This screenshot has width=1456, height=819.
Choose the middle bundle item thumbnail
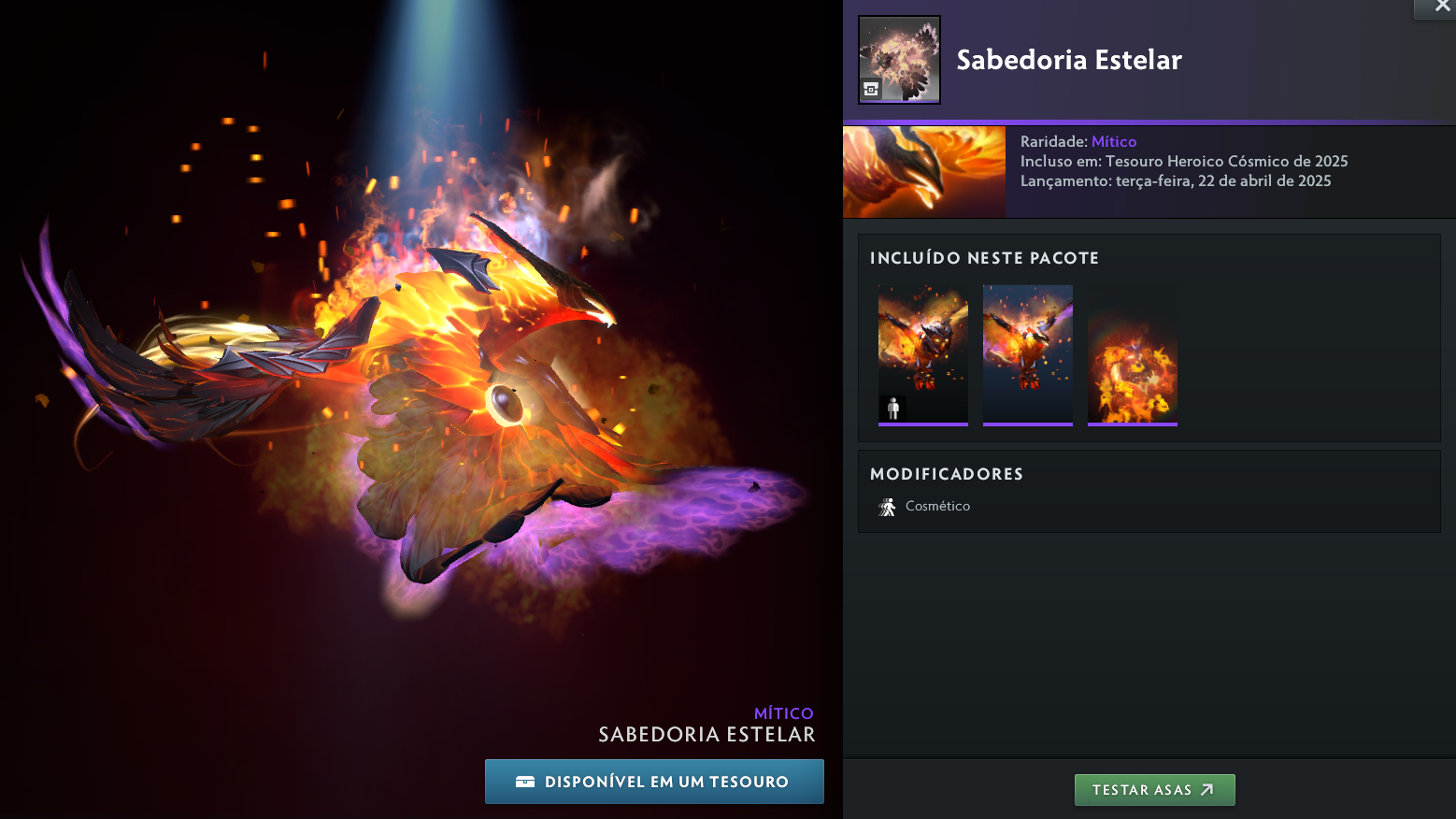point(1028,354)
